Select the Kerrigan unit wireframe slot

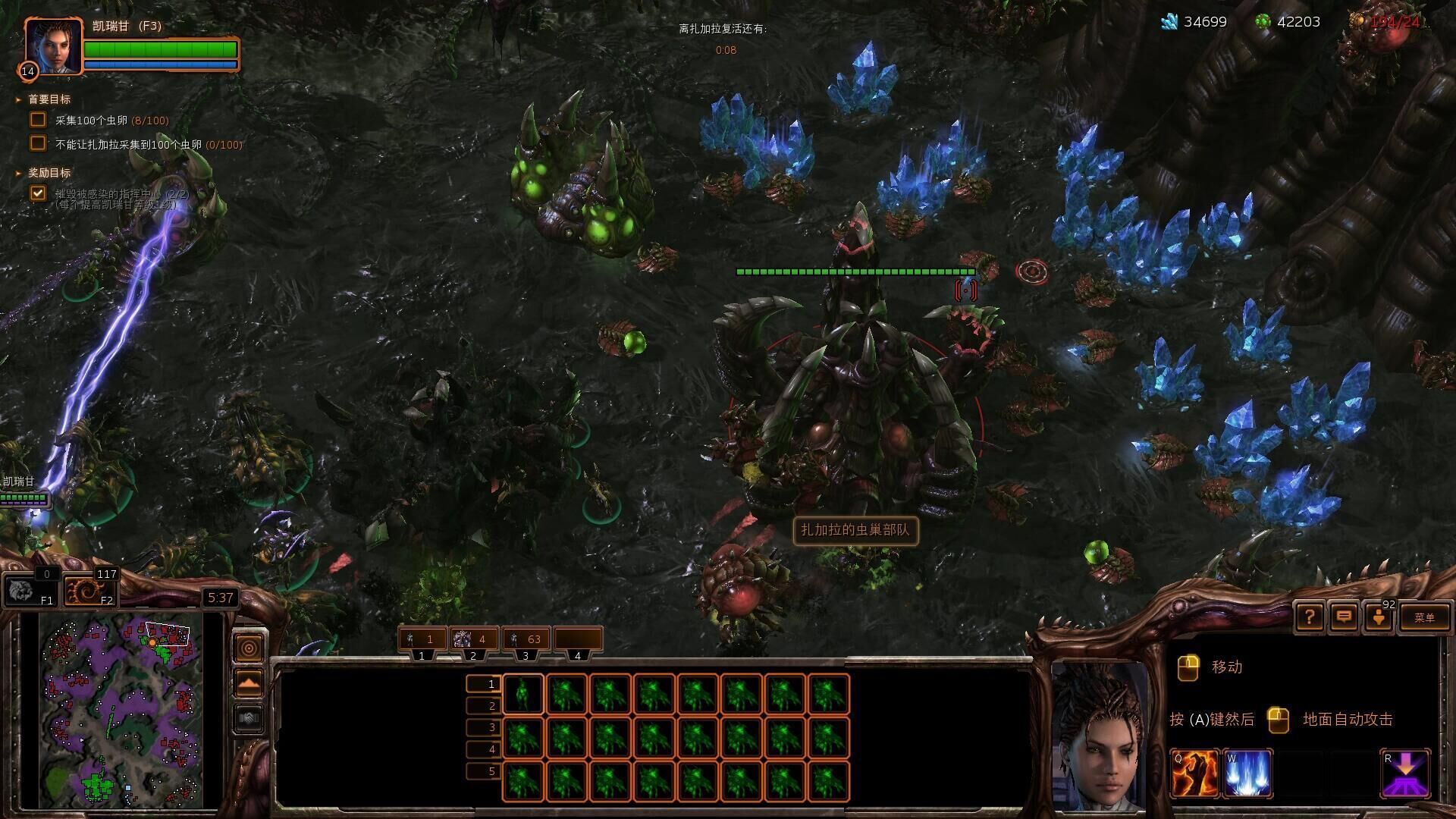click(x=522, y=694)
